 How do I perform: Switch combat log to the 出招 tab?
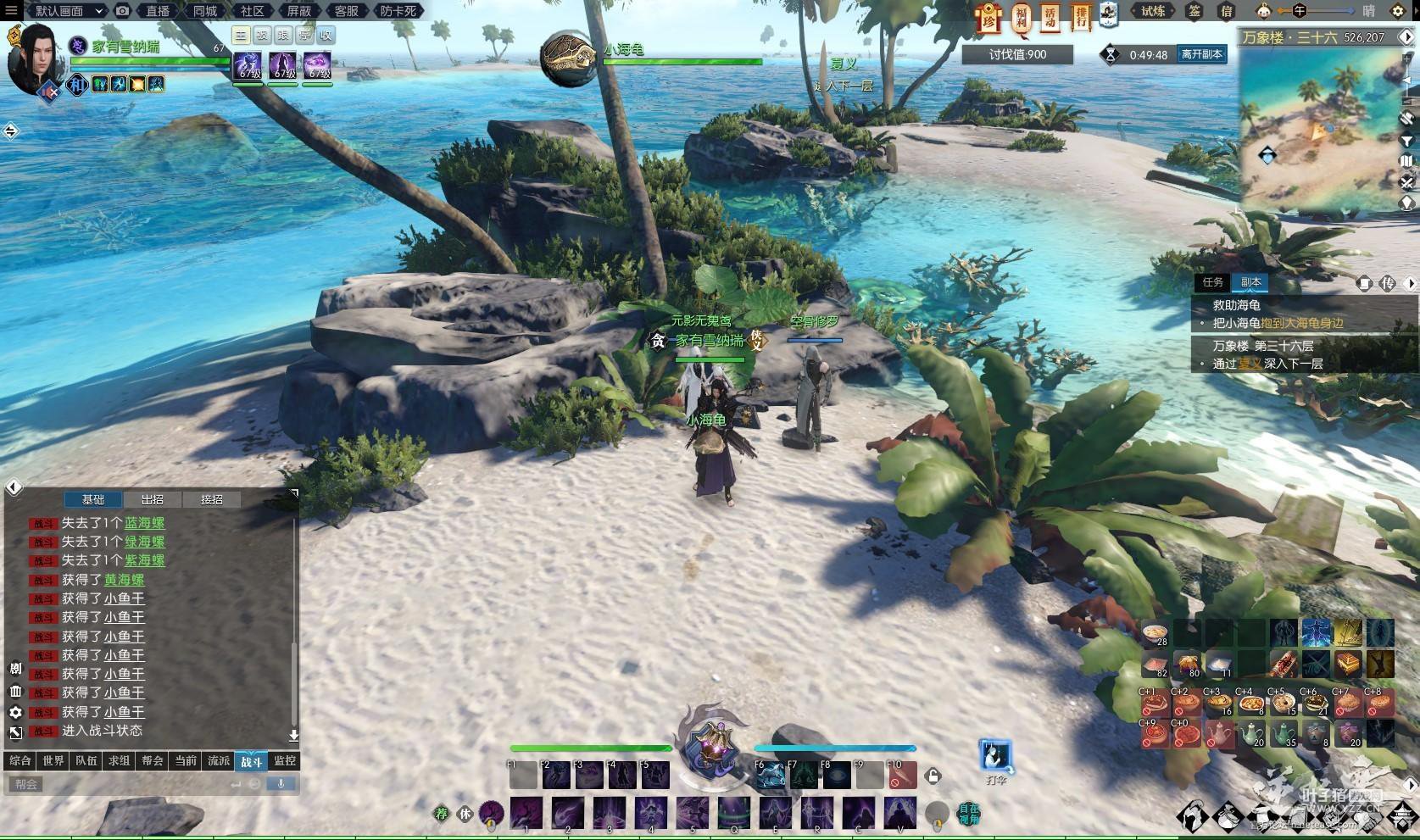[x=153, y=499]
